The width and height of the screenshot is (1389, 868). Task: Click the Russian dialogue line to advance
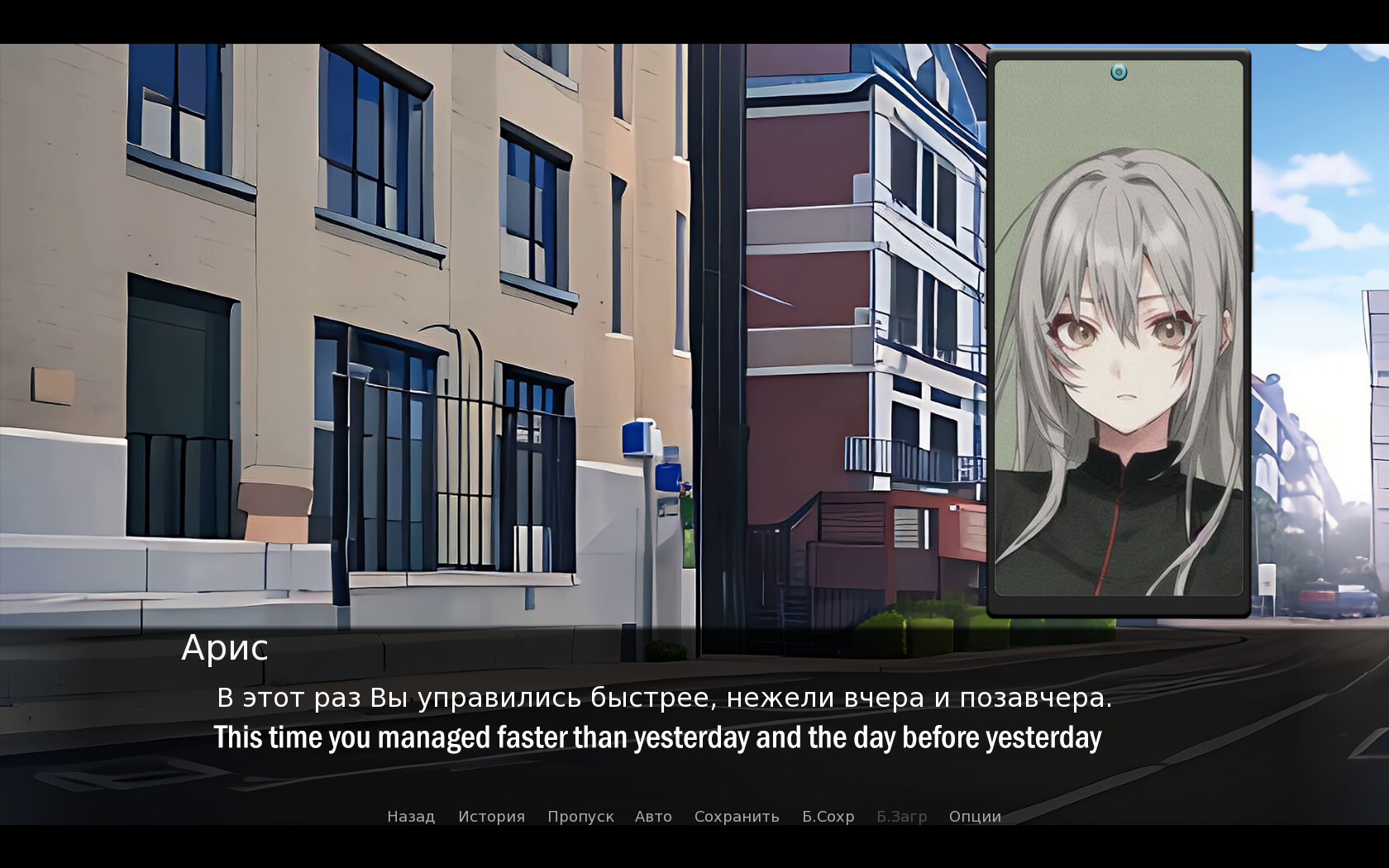pyautogui.click(x=666, y=699)
